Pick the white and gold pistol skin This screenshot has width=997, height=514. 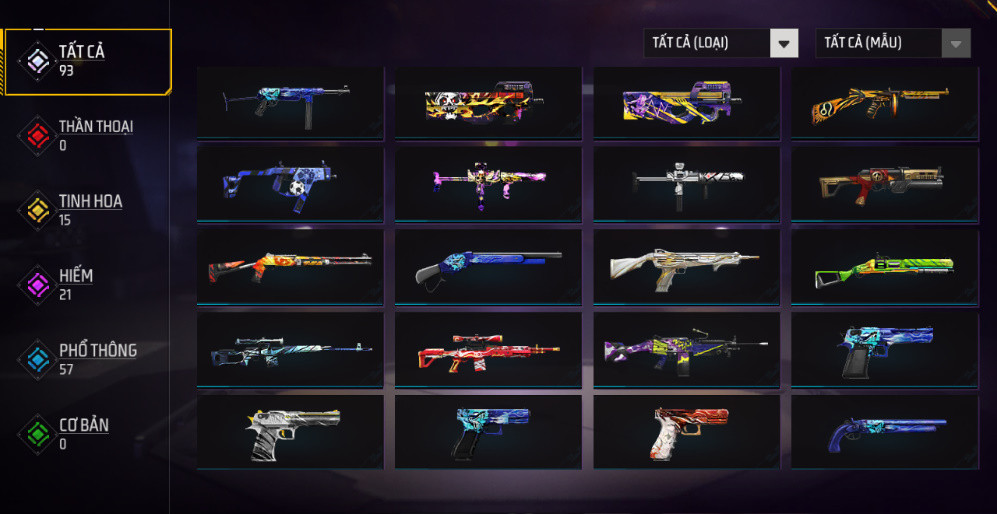290,432
